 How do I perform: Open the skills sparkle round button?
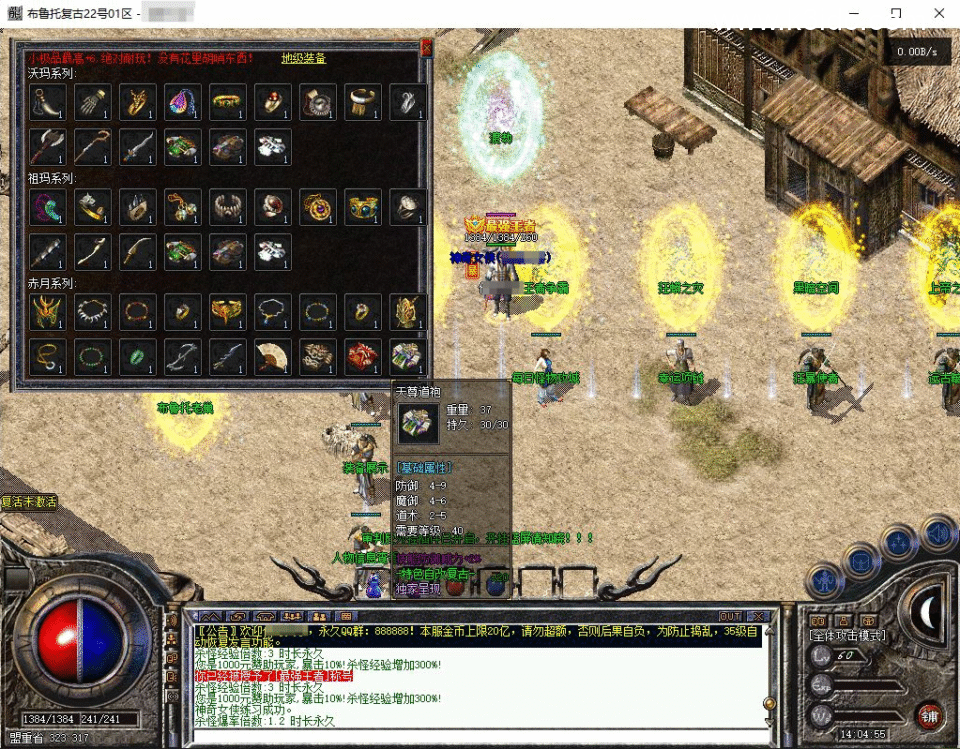(900, 541)
